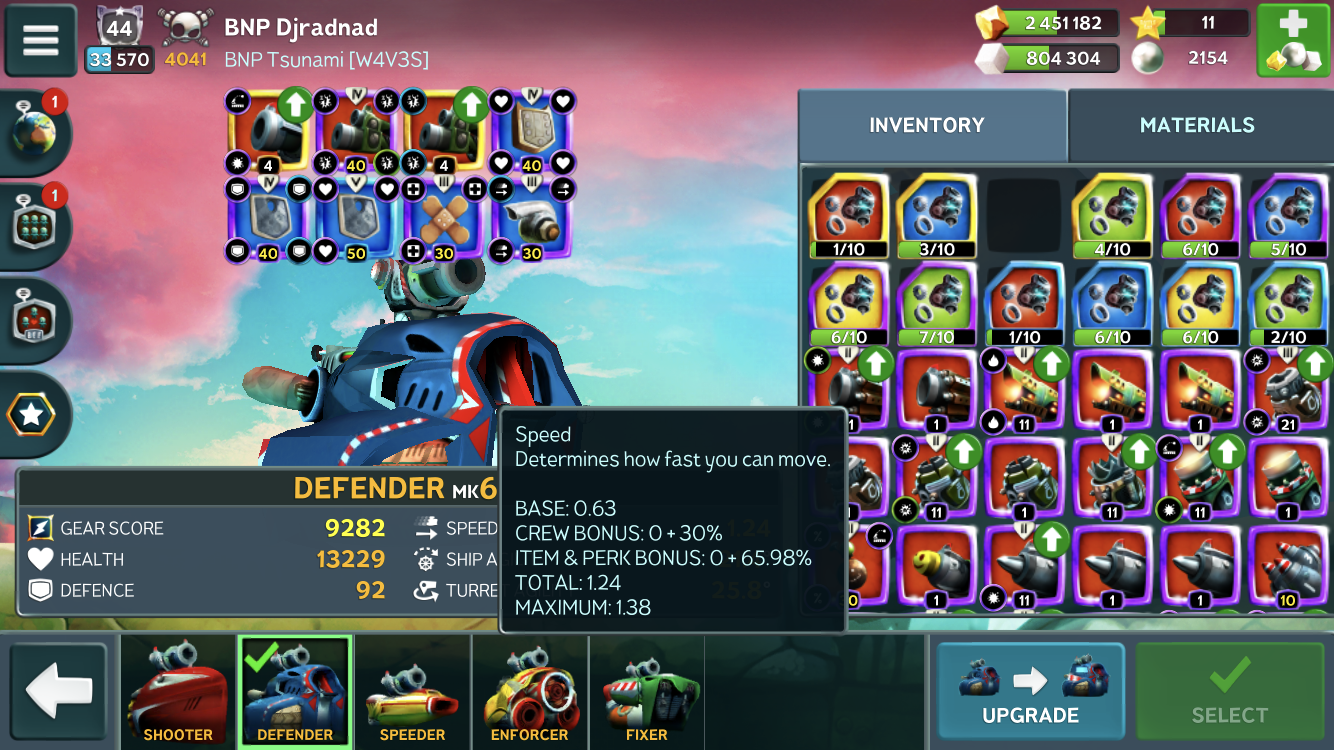Pick the yellow smiley bomb inventory item
Viewport: 1334px width, 750px height.
(x=936, y=567)
